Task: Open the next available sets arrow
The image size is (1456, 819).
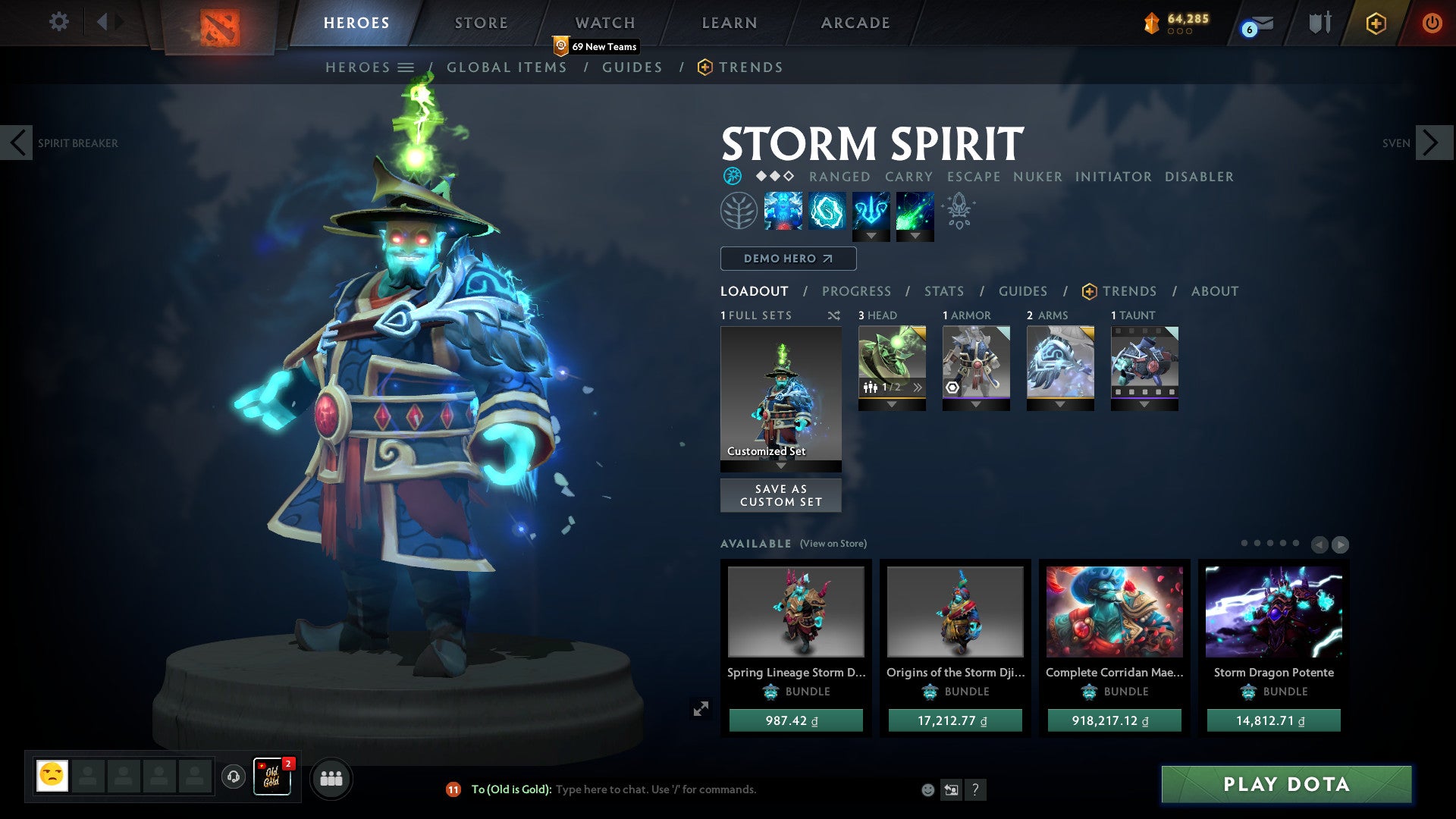Action: [1341, 544]
